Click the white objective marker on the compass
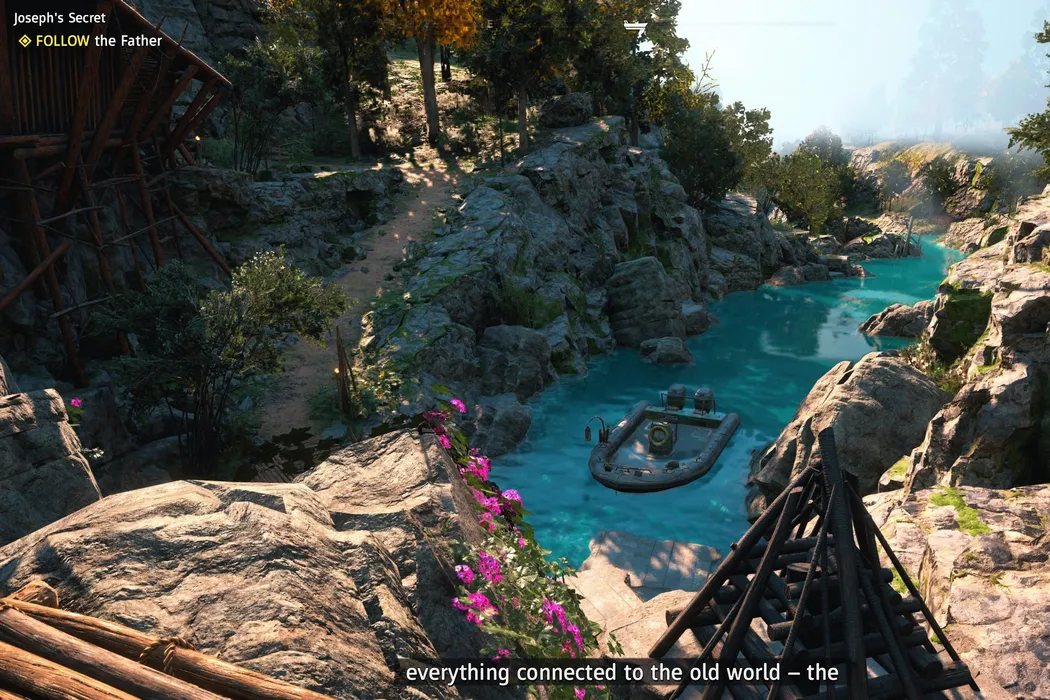 pyautogui.click(x=635, y=26)
